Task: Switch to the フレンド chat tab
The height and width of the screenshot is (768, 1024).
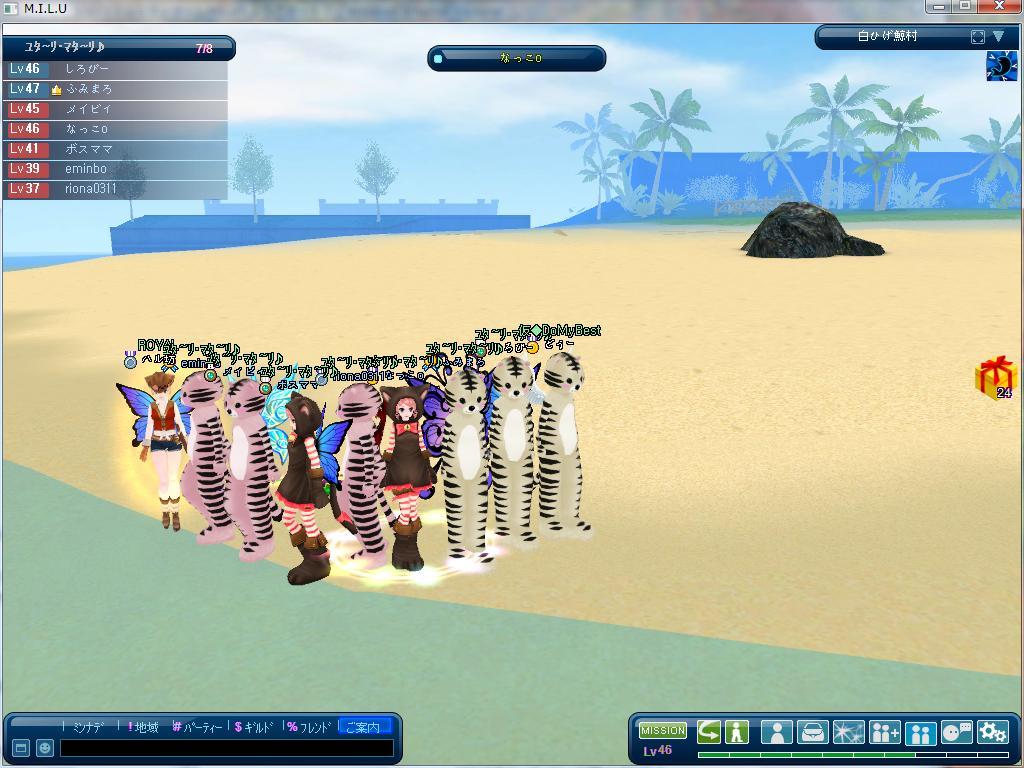Action: tap(311, 727)
